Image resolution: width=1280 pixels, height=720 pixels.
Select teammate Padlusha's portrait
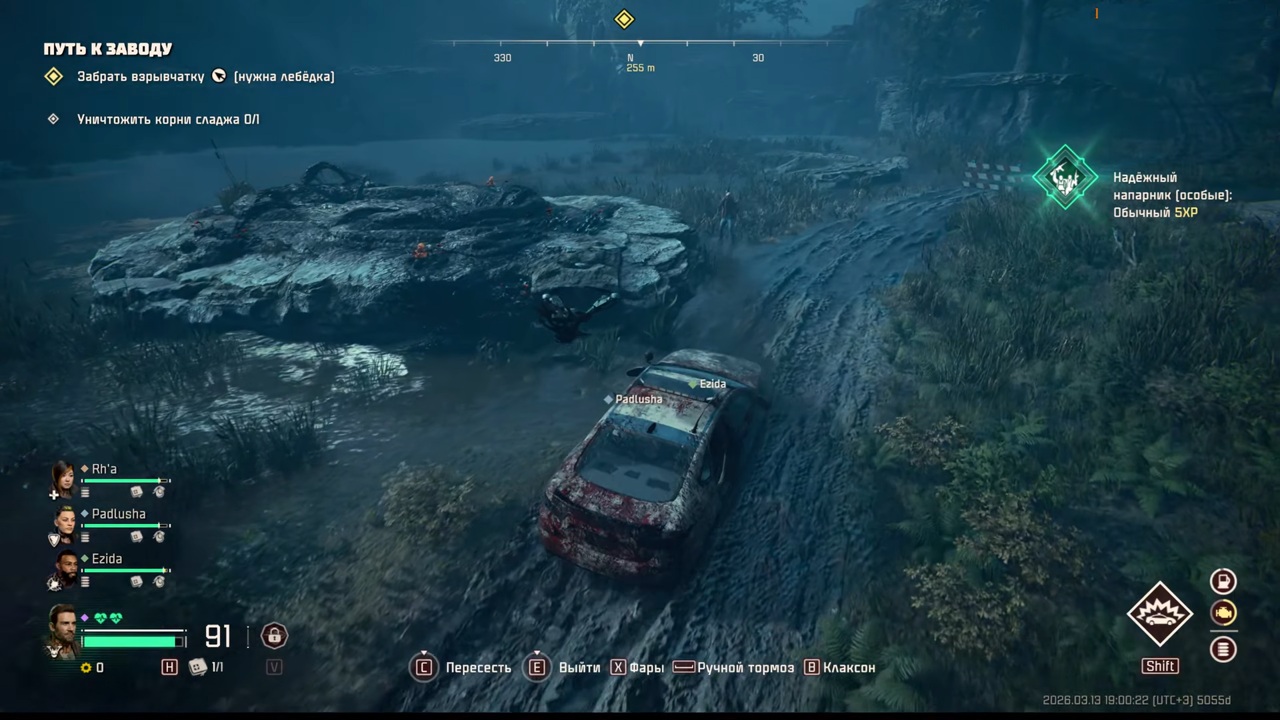[x=64, y=523]
